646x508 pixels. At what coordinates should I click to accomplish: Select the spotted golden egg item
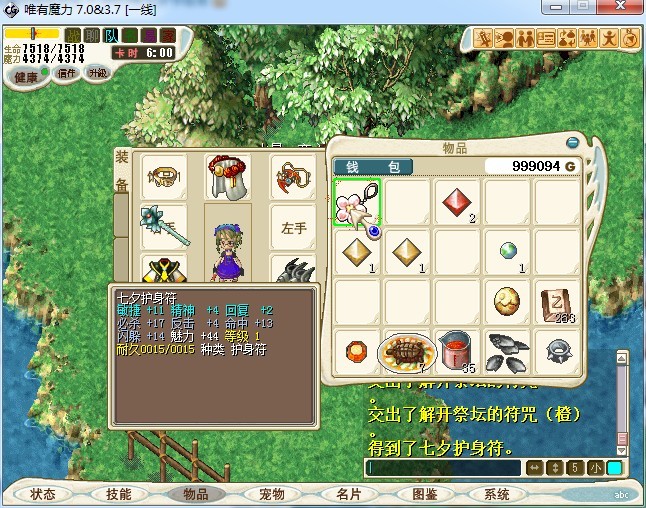(508, 302)
